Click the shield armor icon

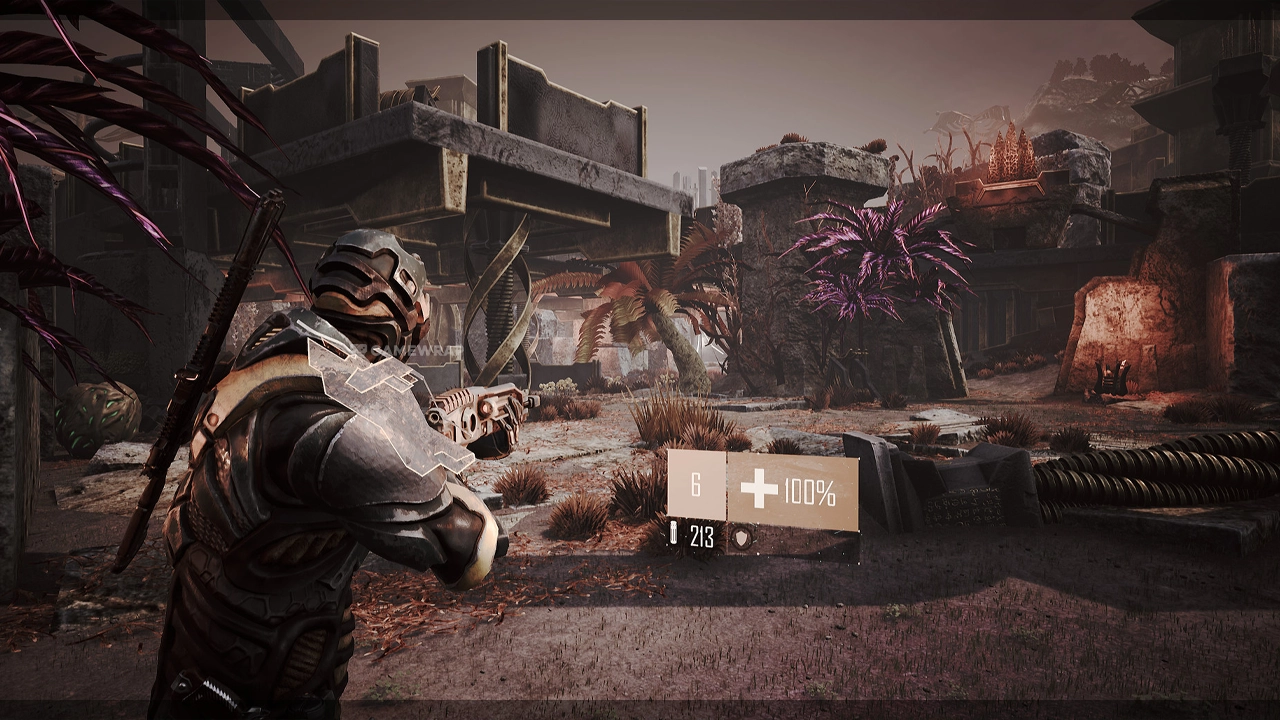741,538
